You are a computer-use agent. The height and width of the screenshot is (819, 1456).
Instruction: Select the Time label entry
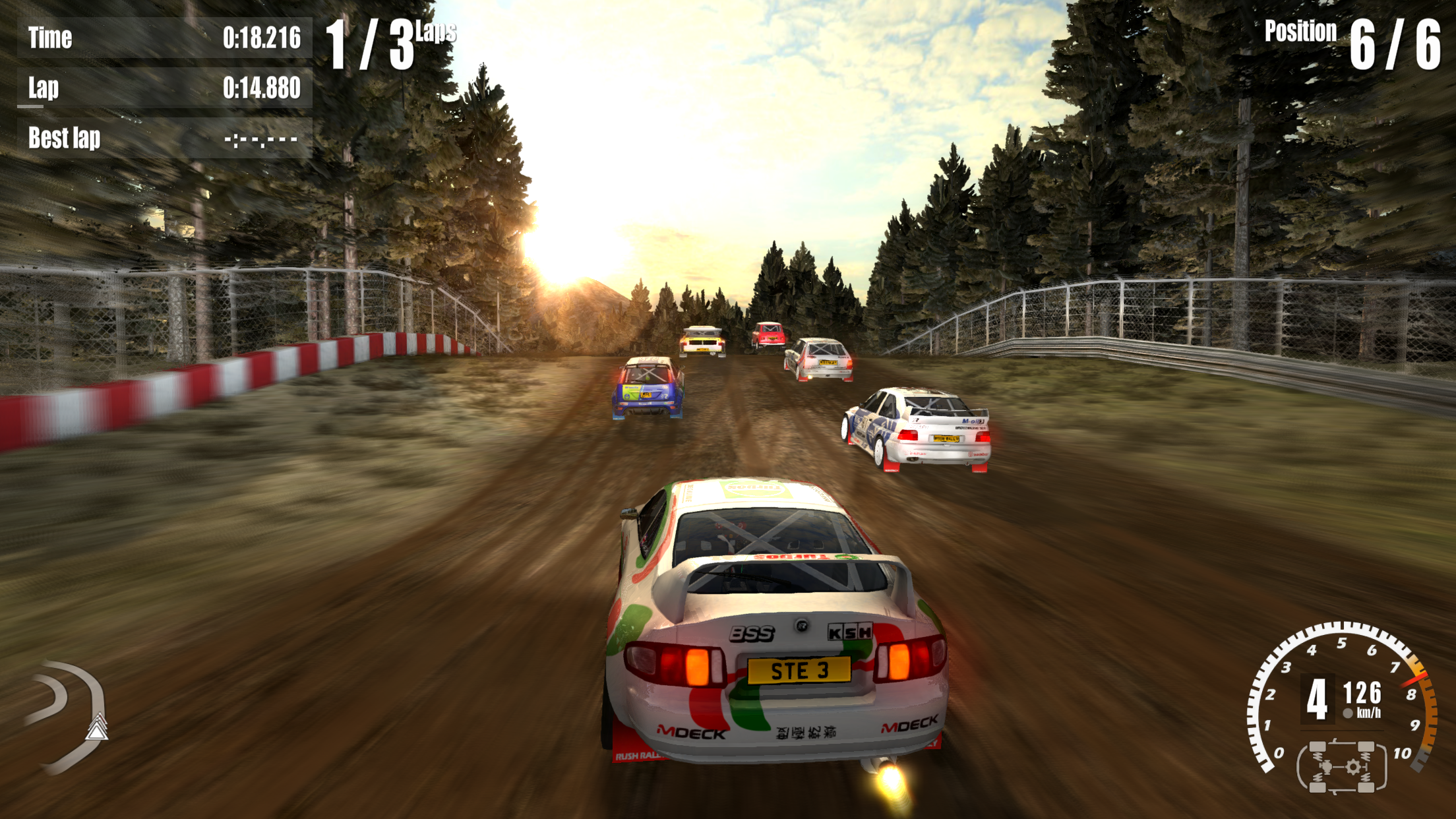tap(49, 38)
